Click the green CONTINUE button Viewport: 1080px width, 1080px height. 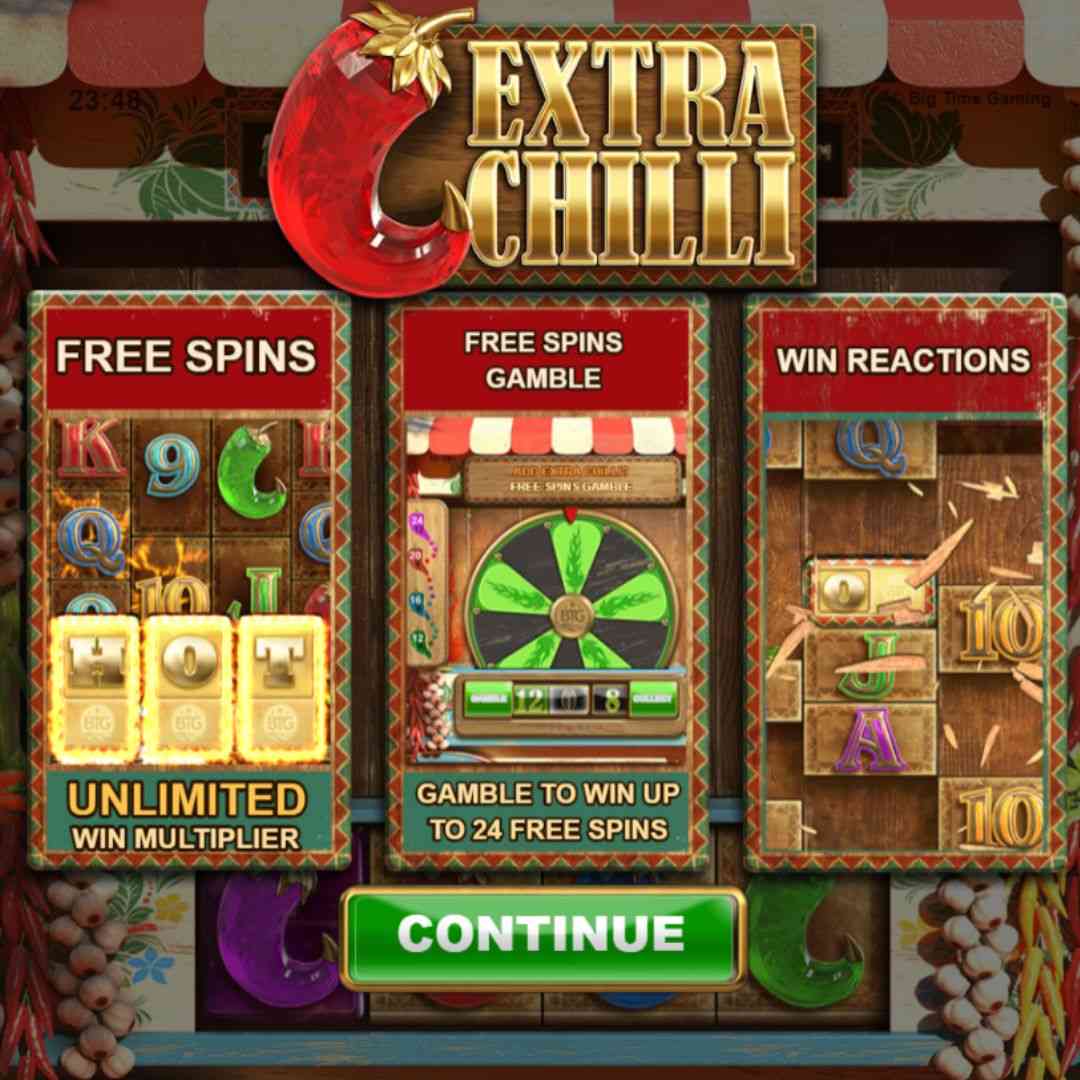click(543, 936)
